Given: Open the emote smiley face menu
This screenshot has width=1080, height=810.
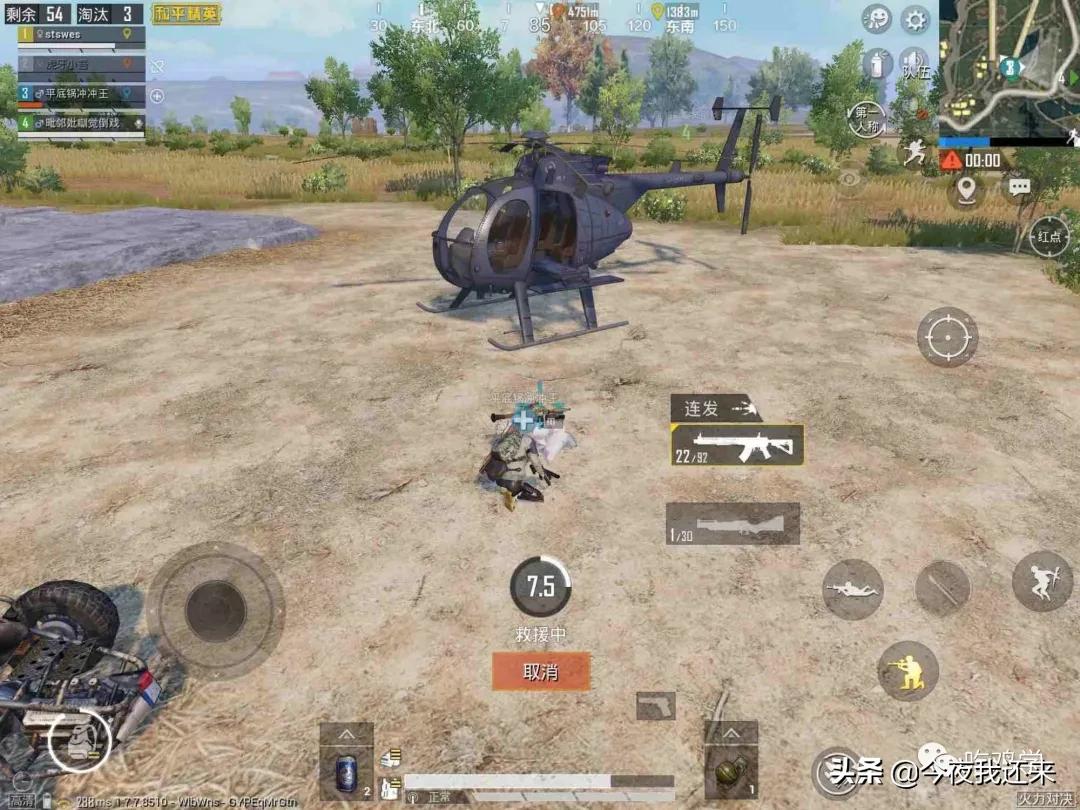Looking at the screenshot, I should pyautogui.click(x=876, y=19).
